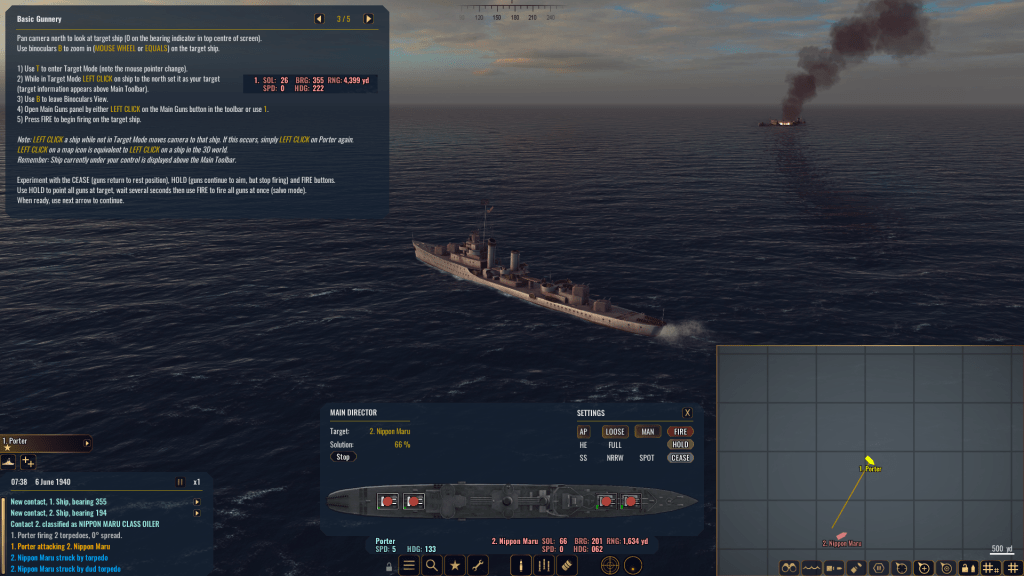Jump to the bearing 355 new contact
The height and width of the screenshot is (576, 1024).
197,501
